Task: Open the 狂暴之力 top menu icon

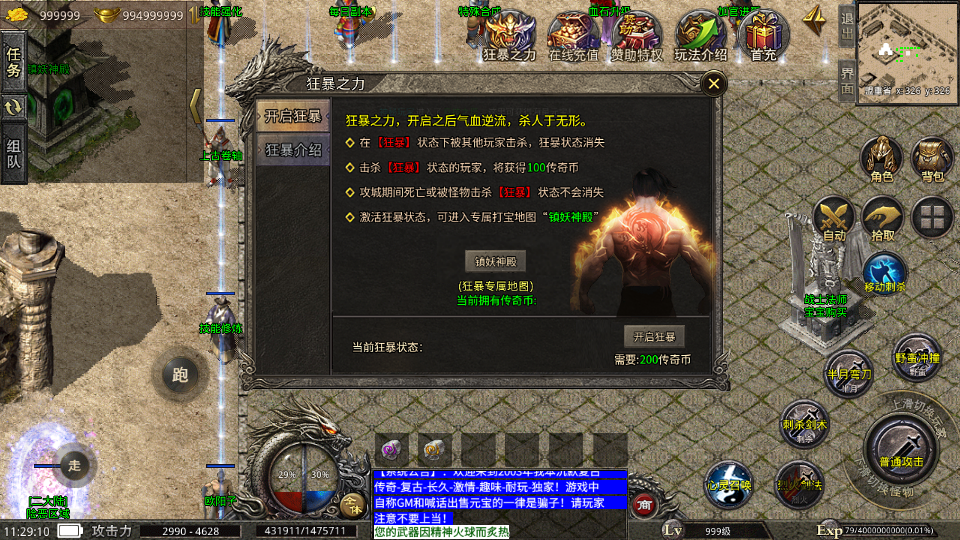Action: tap(510, 37)
